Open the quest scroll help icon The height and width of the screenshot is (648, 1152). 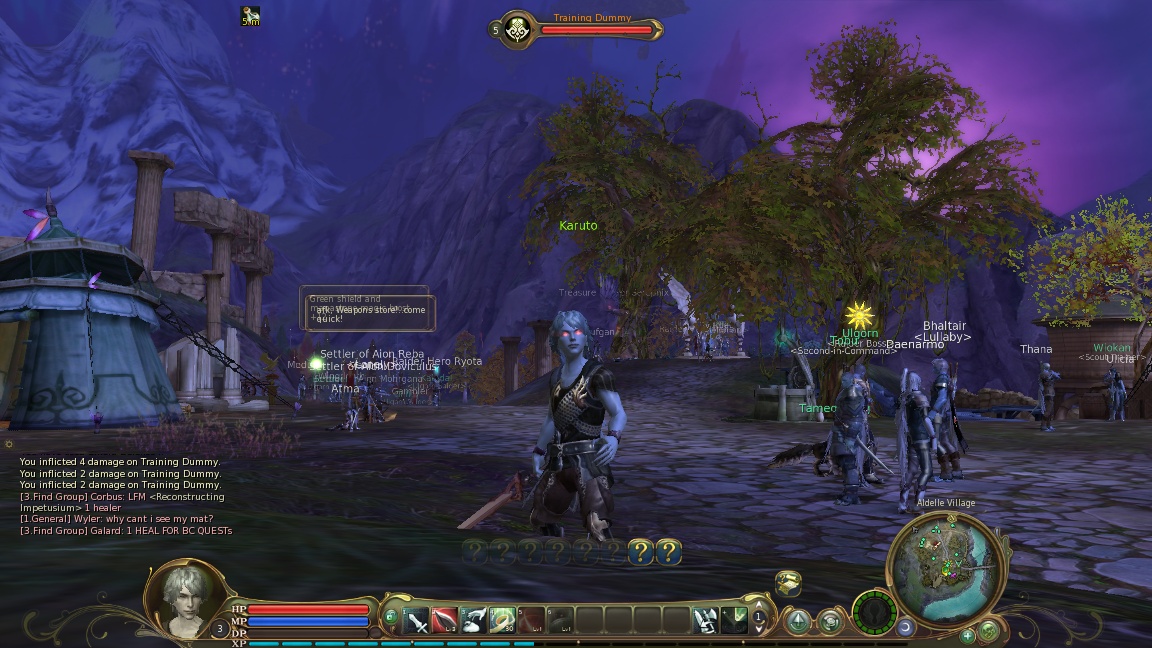pyautogui.click(x=789, y=582)
